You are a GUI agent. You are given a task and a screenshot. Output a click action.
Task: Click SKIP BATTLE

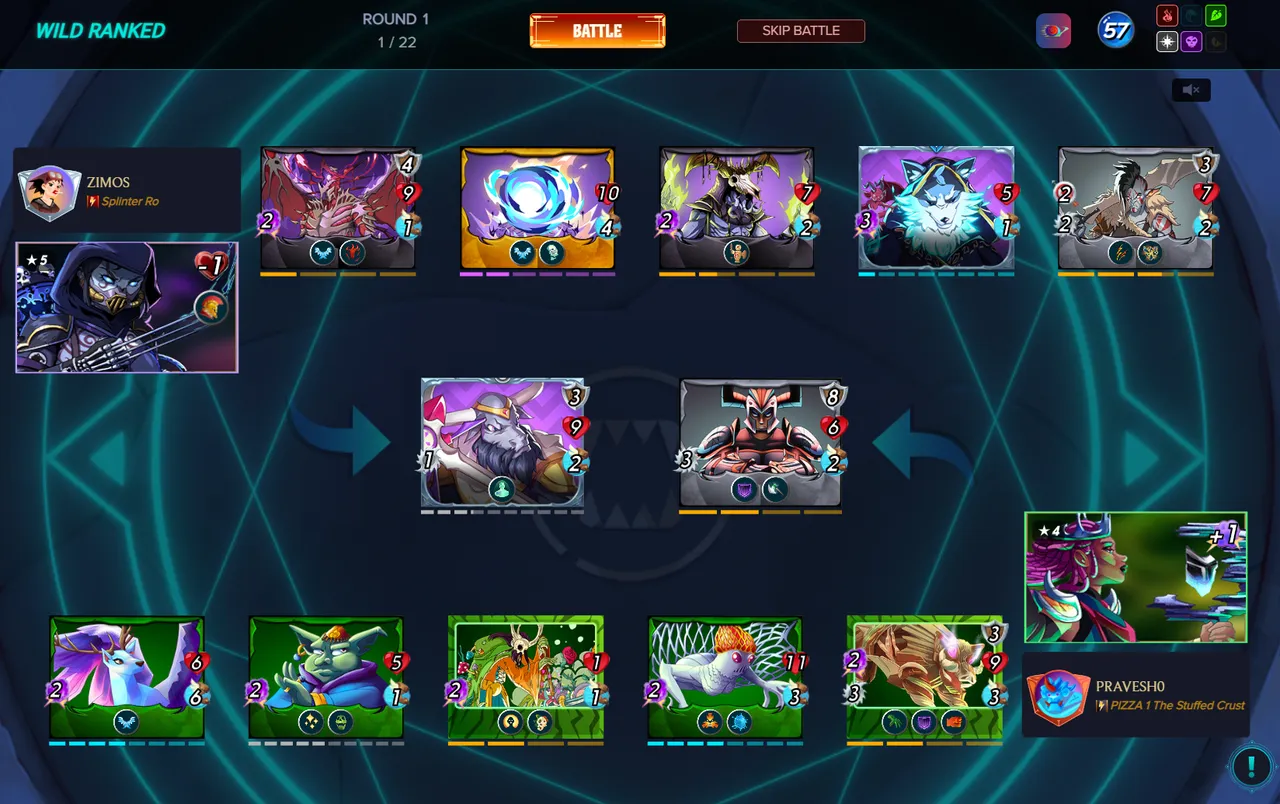(800, 30)
